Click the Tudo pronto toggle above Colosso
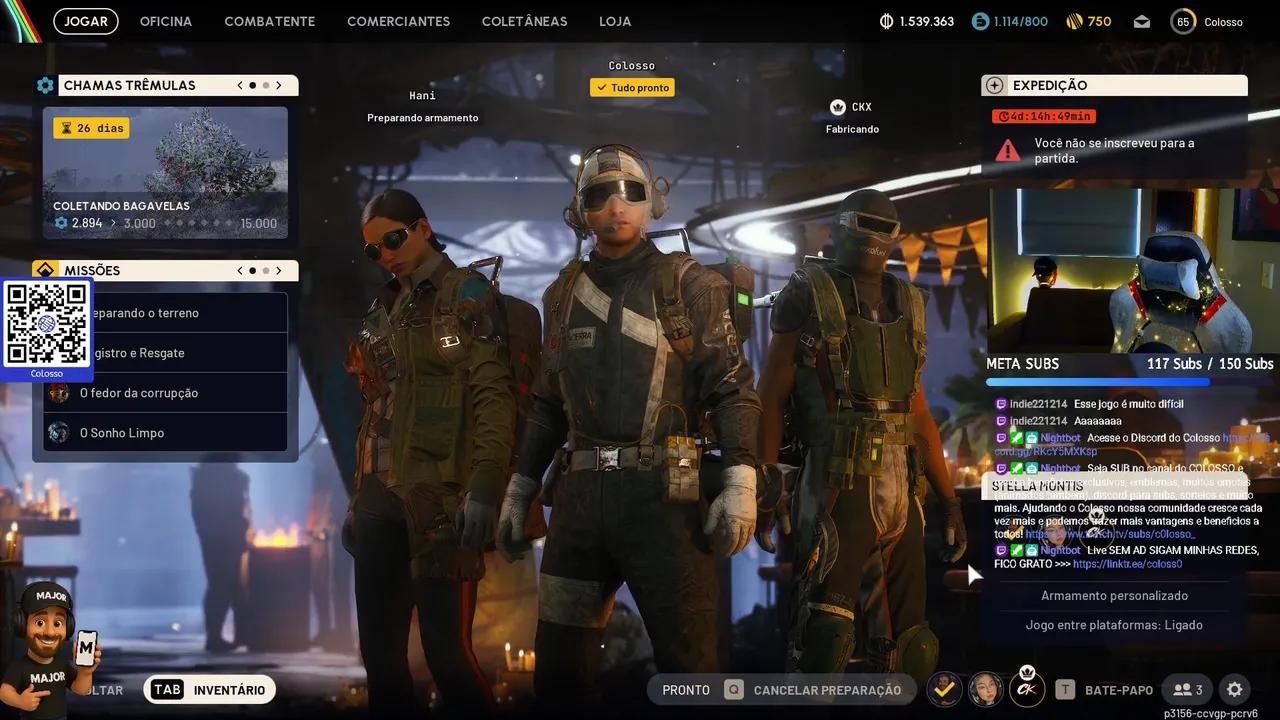The image size is (1280, 720). tap(632, 87)
